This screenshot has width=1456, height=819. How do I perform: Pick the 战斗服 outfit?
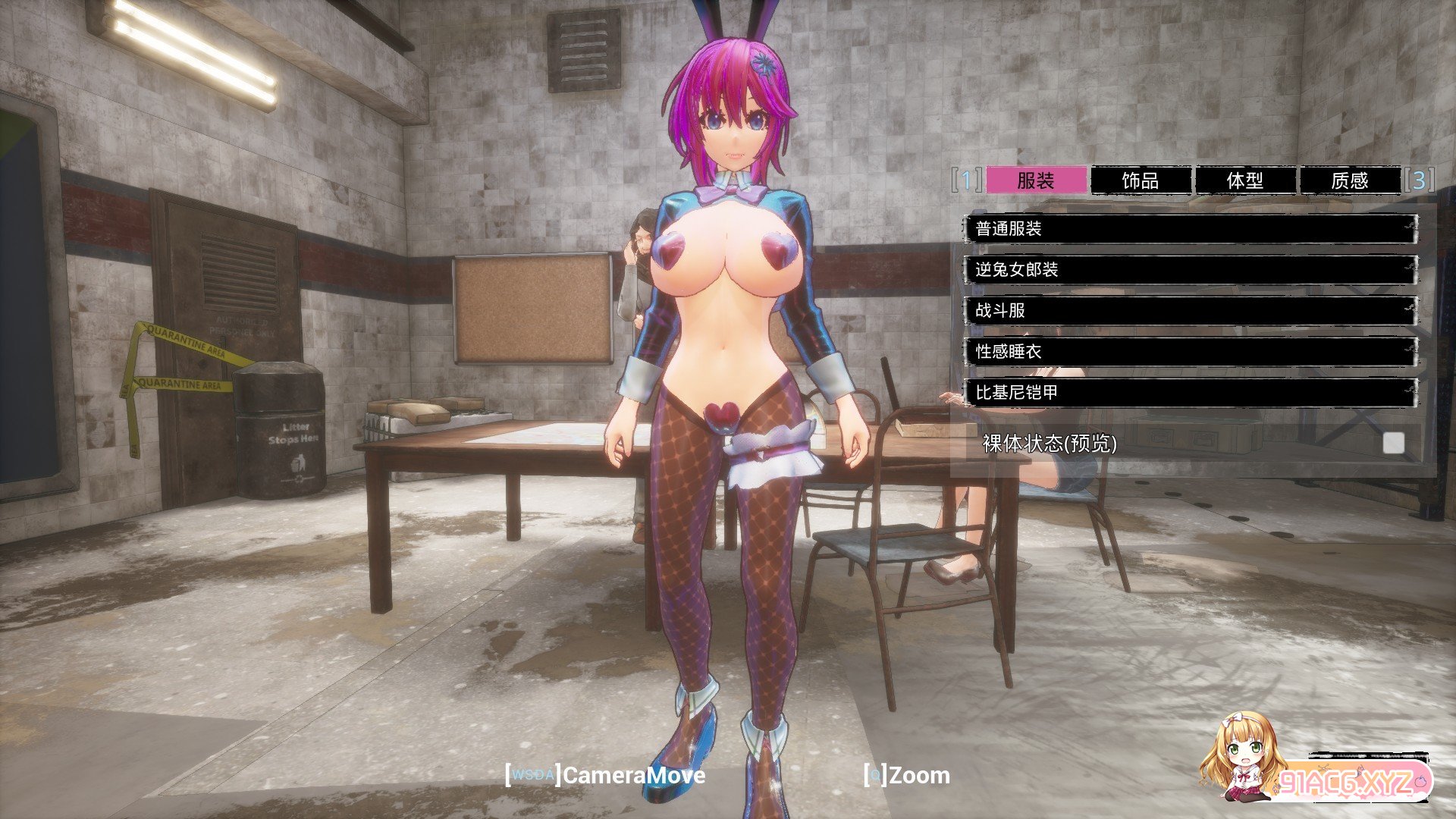1191,311
